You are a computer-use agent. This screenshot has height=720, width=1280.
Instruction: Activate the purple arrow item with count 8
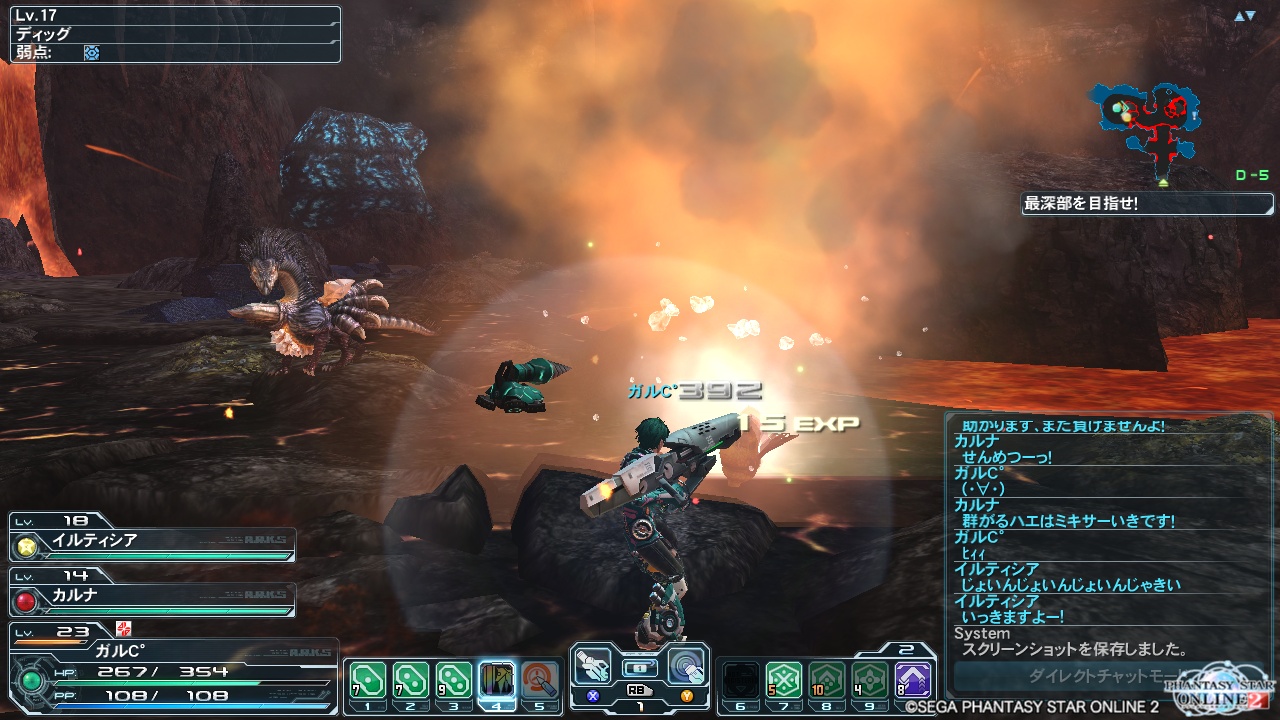(x=913, y=680)
